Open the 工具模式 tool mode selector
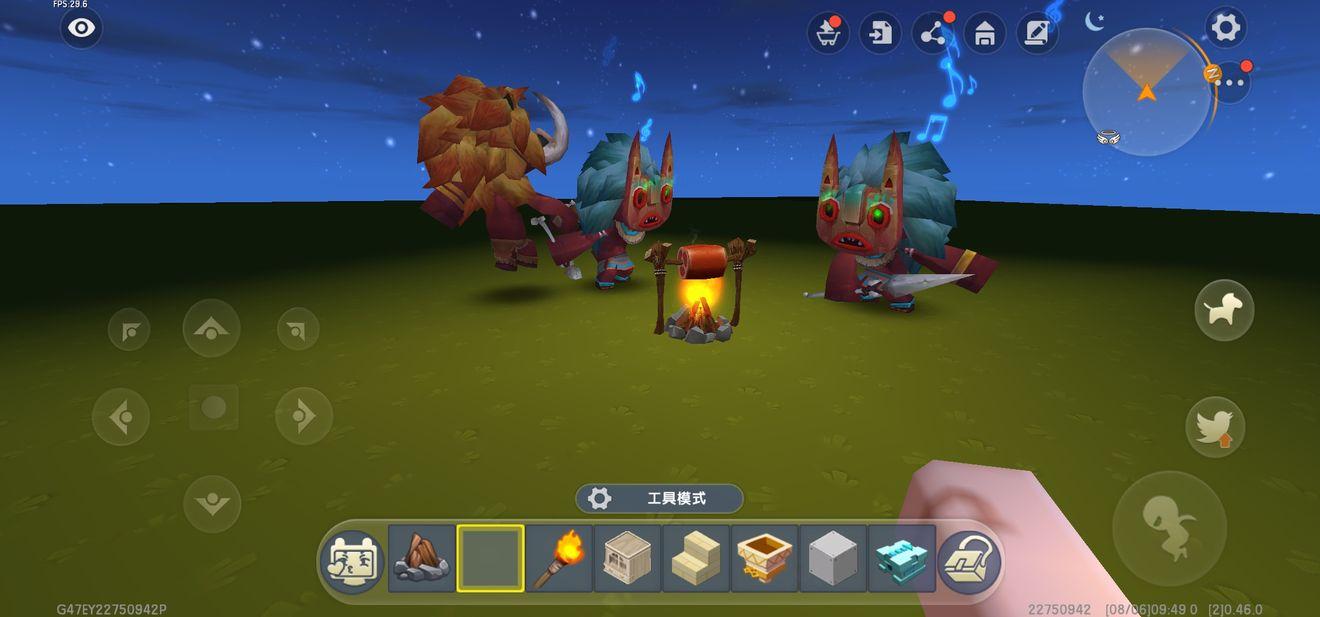1320x617 pixels. [x=659, y=498]
